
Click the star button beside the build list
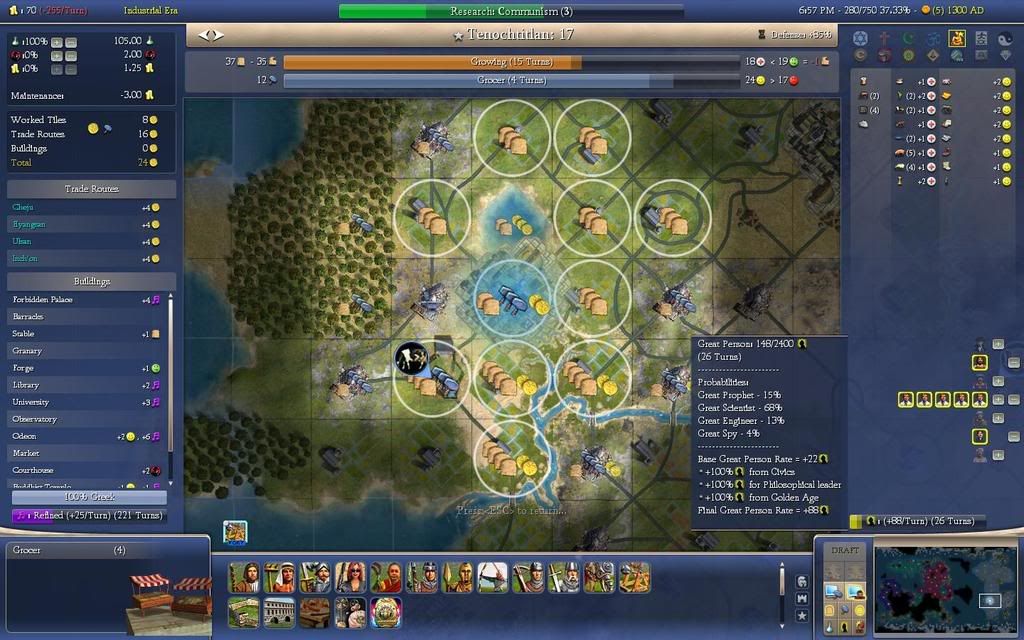(x=801, y=615)
